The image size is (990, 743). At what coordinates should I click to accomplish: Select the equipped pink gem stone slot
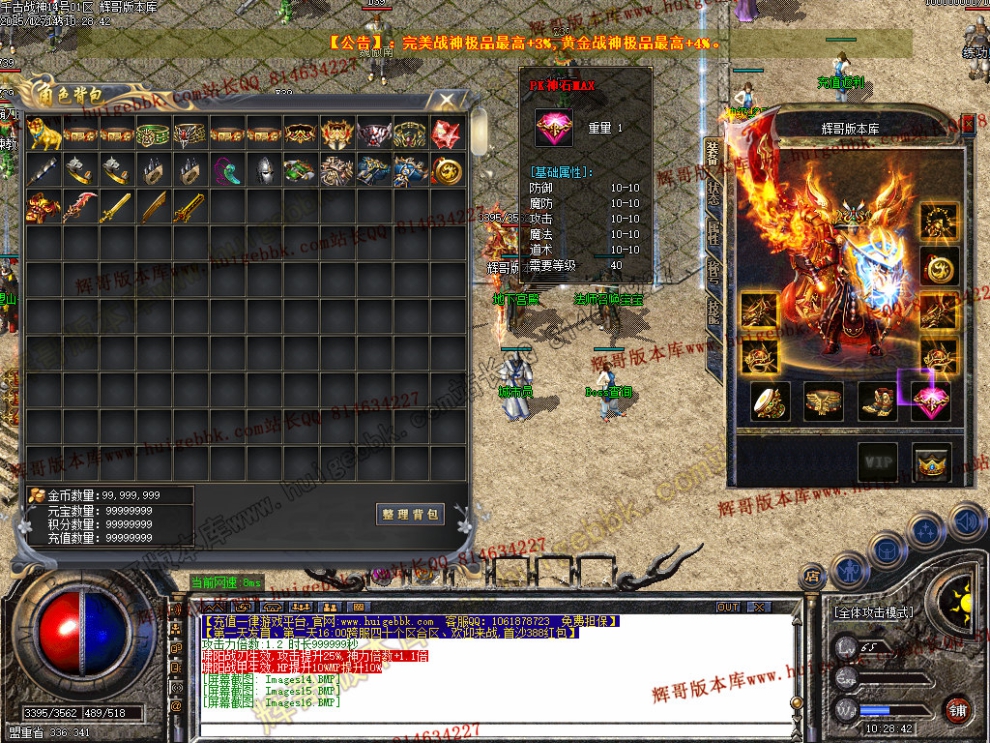pos(932,400)
